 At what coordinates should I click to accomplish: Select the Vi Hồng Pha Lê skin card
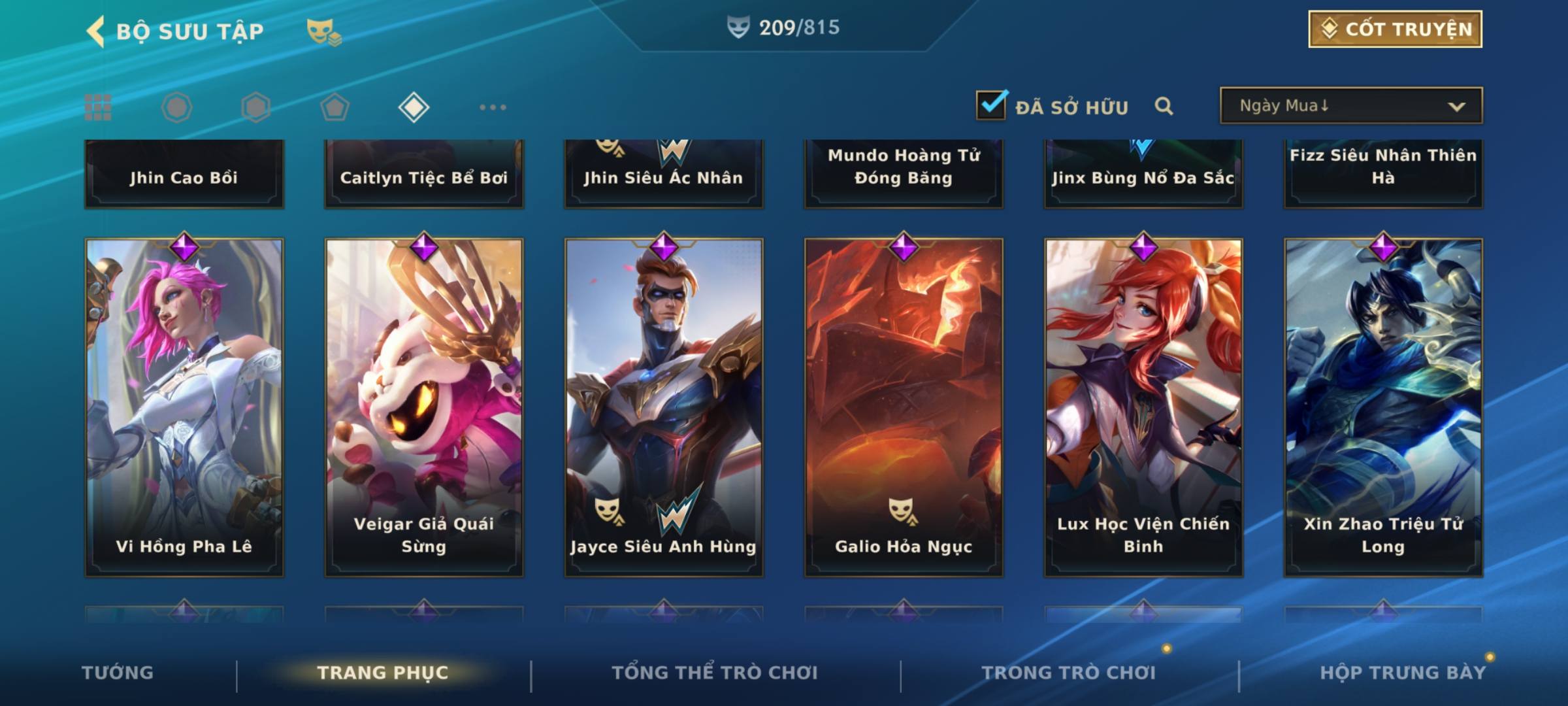pyautogui.click(x=184, y=407)
